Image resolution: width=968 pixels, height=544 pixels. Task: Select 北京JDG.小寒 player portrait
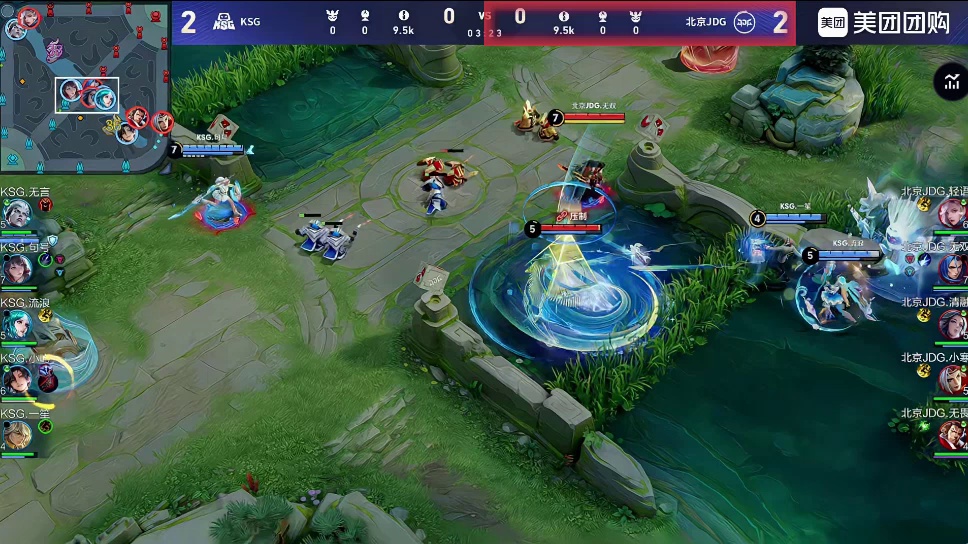(951, 380)
